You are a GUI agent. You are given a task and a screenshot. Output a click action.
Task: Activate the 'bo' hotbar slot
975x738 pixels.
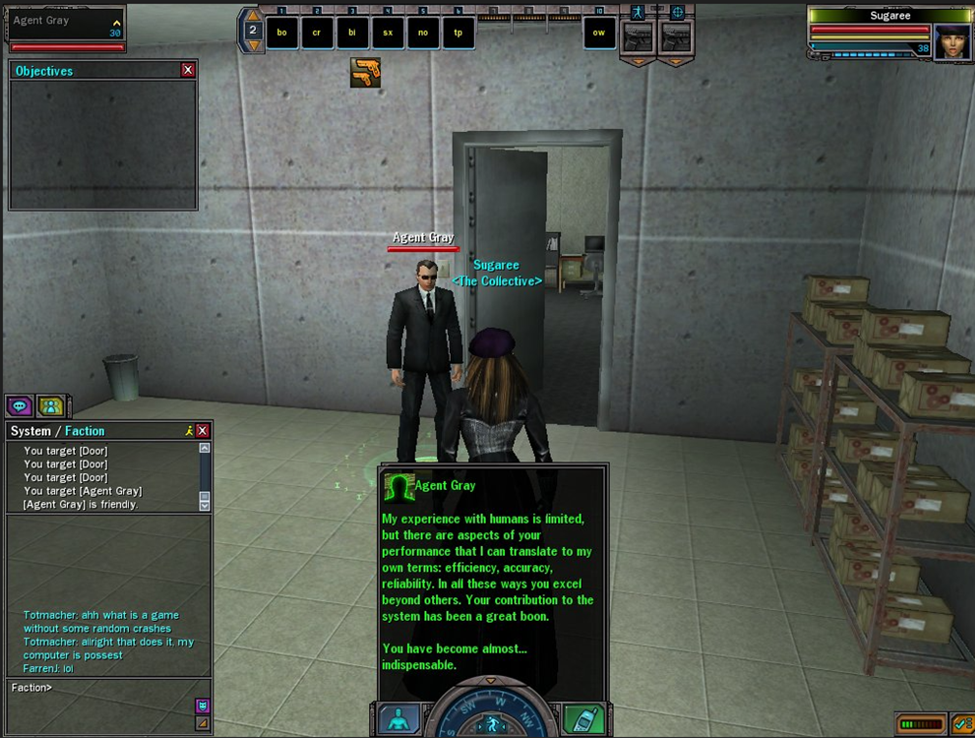coord(282,32)
